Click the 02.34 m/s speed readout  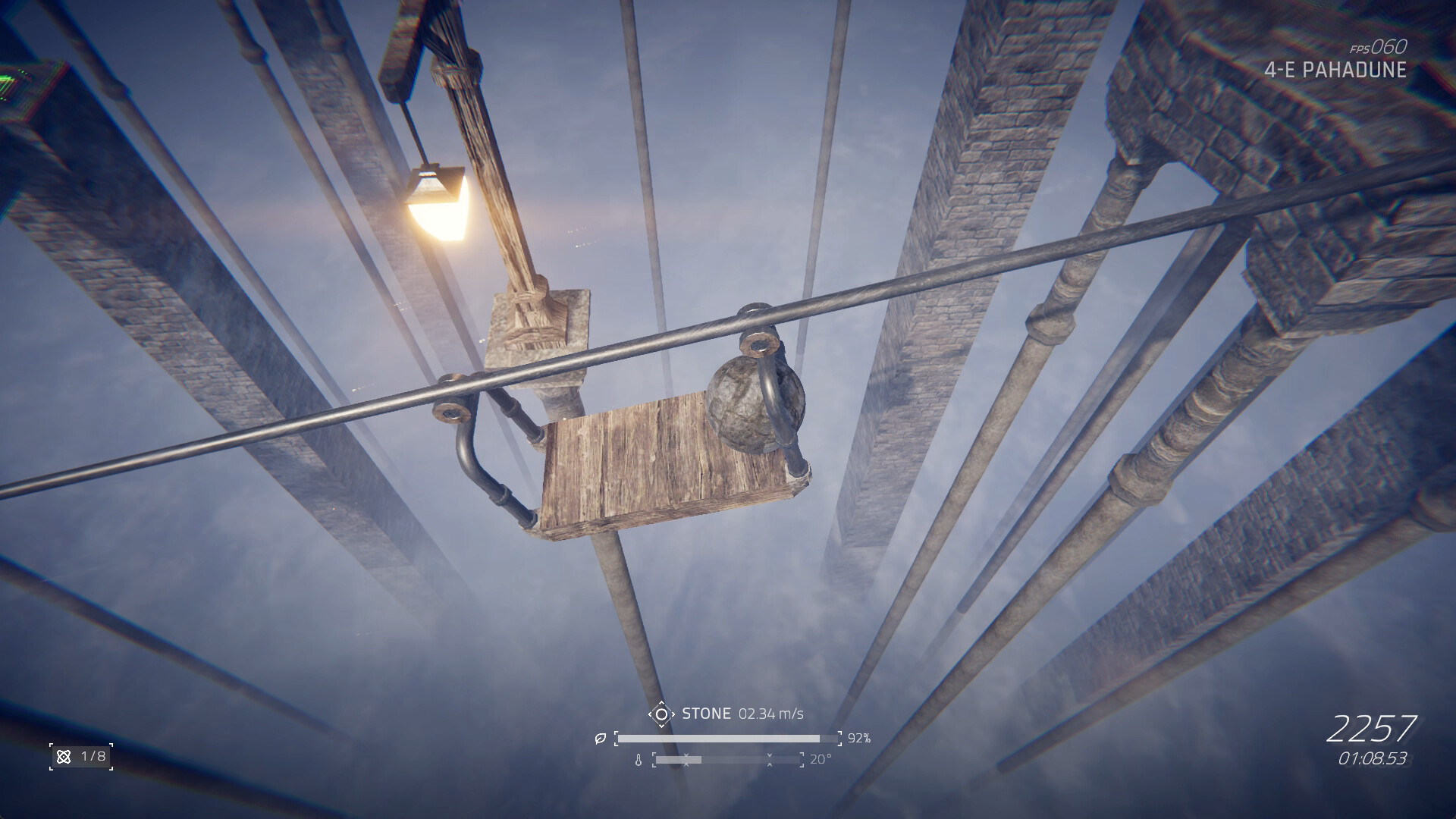(770, 714)
